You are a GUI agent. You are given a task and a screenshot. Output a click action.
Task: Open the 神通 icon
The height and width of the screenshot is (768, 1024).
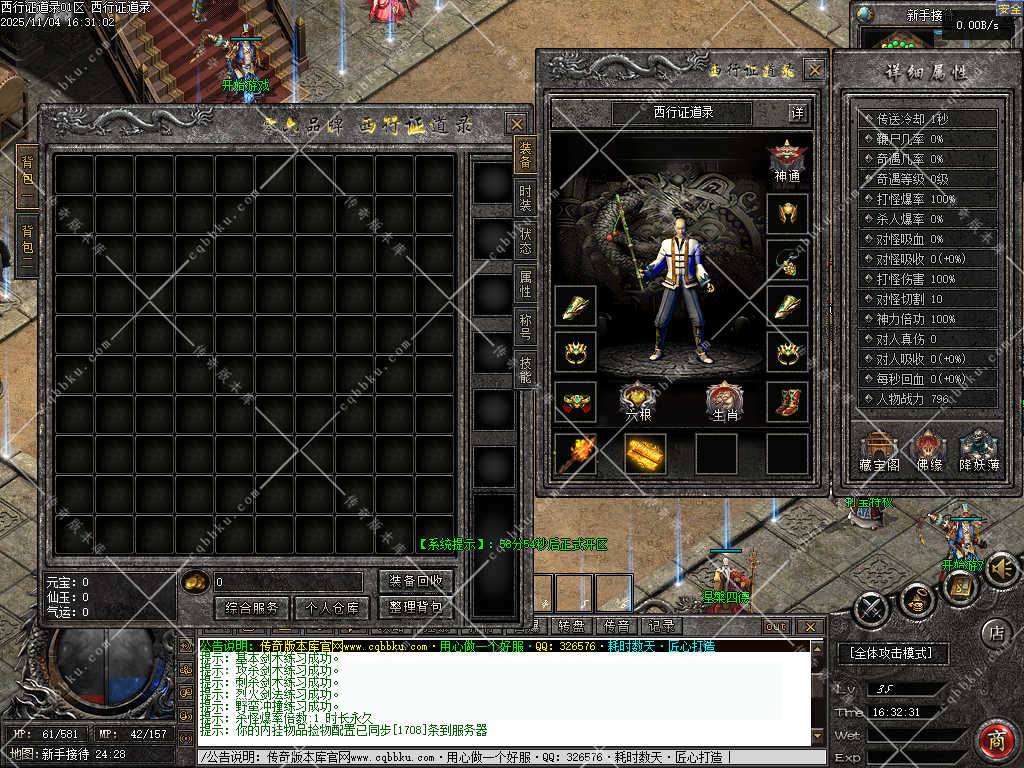pyautogui.click(x=787, y=162)
